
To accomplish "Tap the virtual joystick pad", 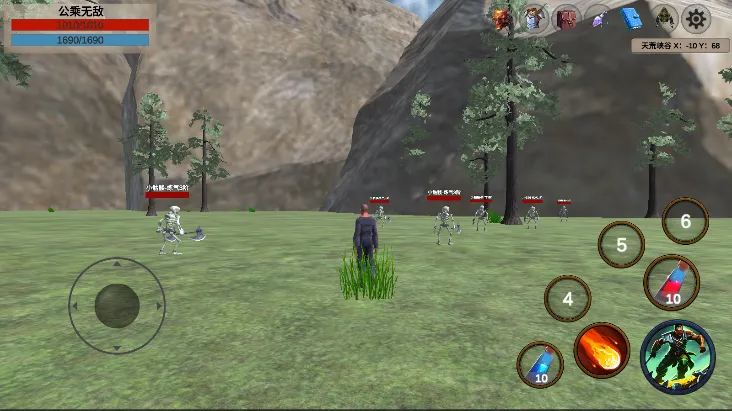I will (117, 305).
